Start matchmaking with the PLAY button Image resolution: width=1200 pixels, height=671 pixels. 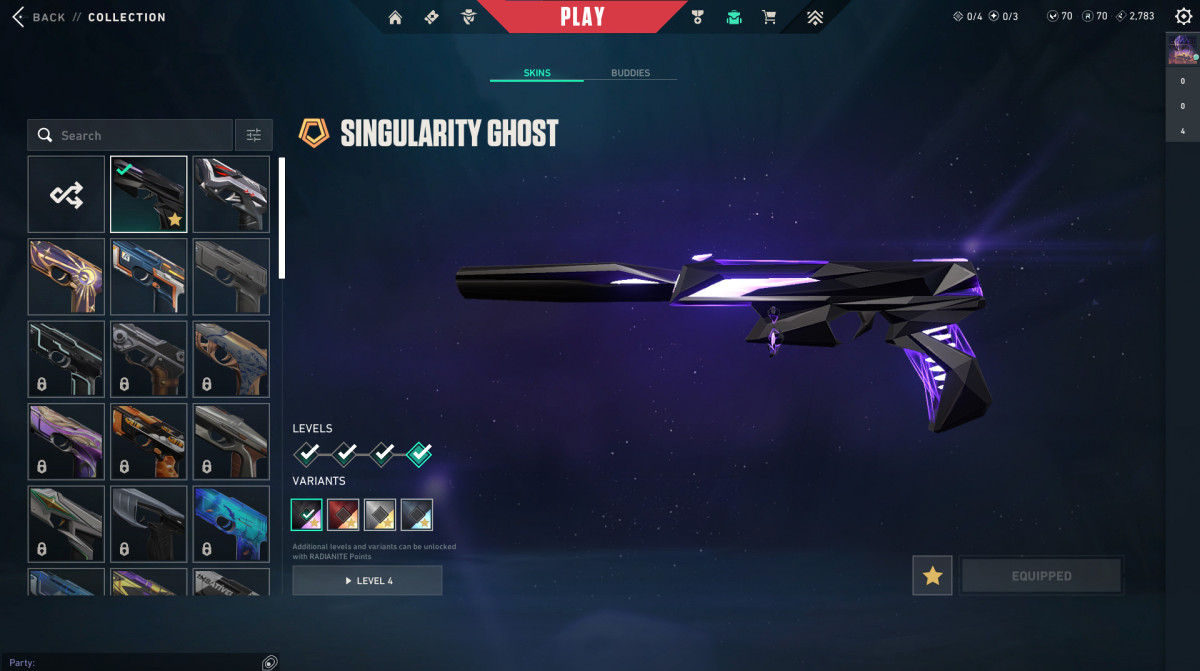tap(582, 17)
